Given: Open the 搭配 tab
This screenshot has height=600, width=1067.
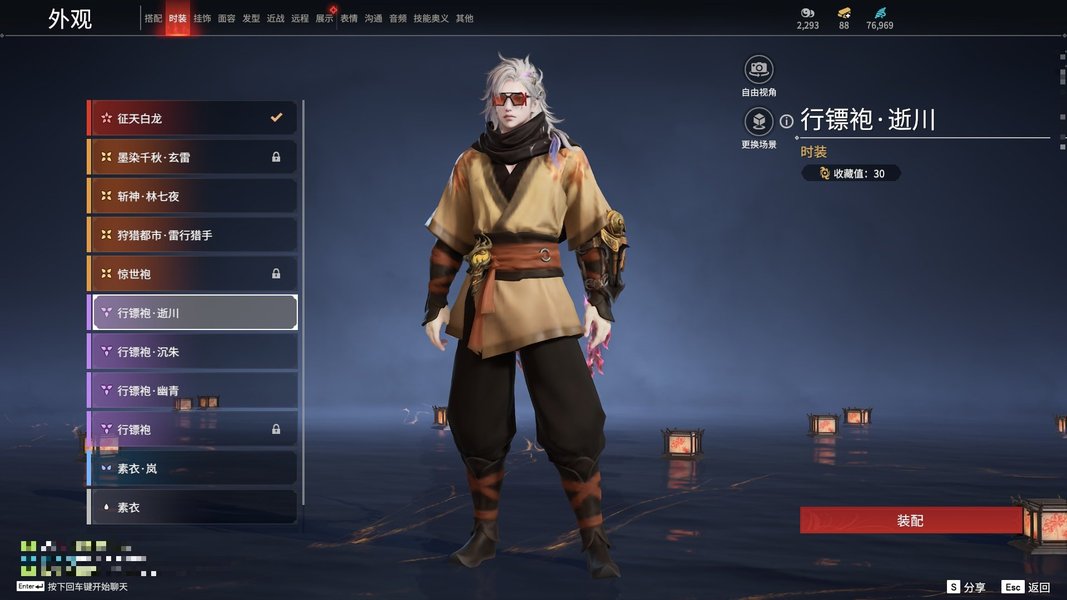Looking at the screenshot, I should click(153, 19).
